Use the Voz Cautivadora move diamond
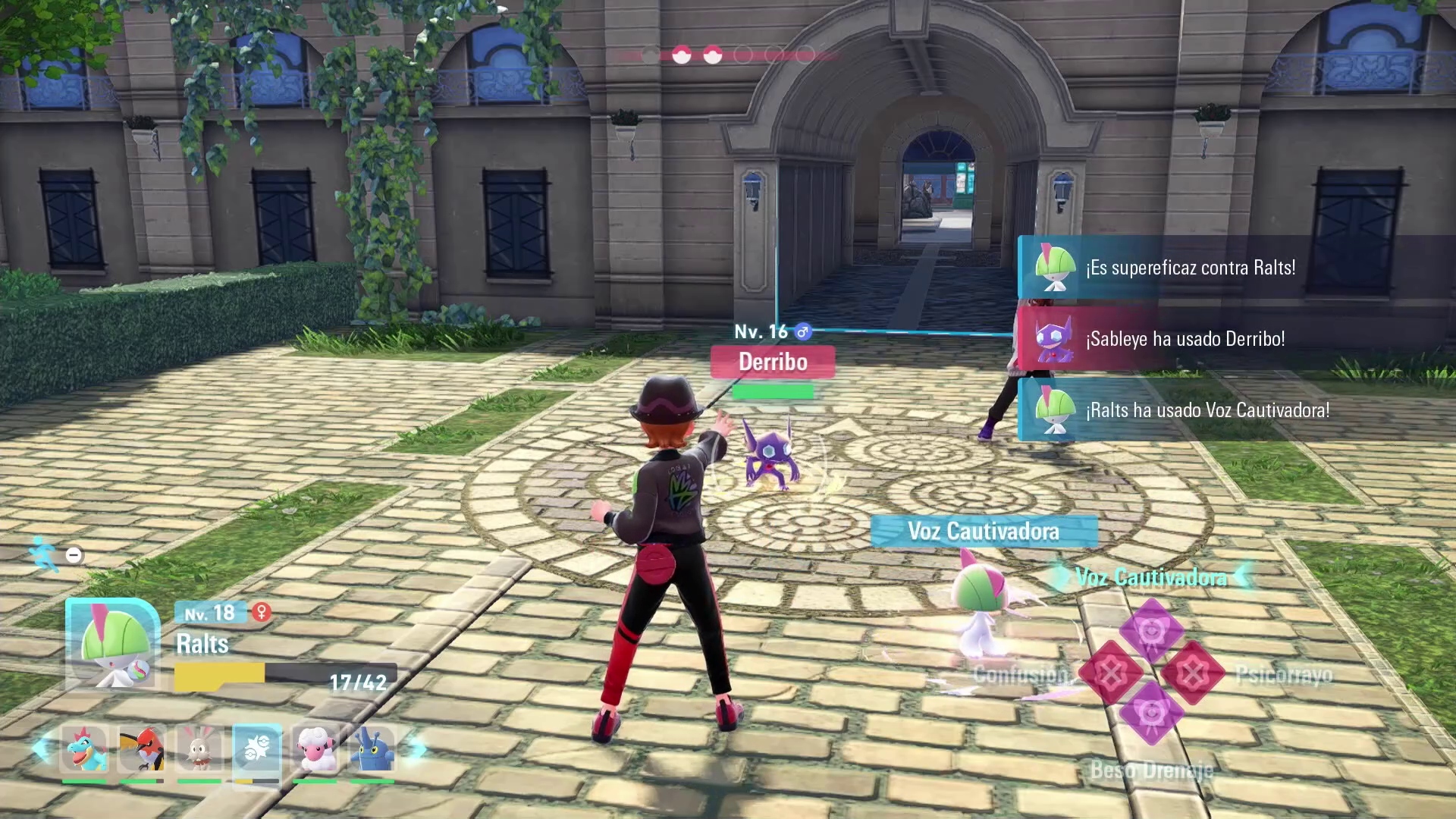 pos(1151,631)
